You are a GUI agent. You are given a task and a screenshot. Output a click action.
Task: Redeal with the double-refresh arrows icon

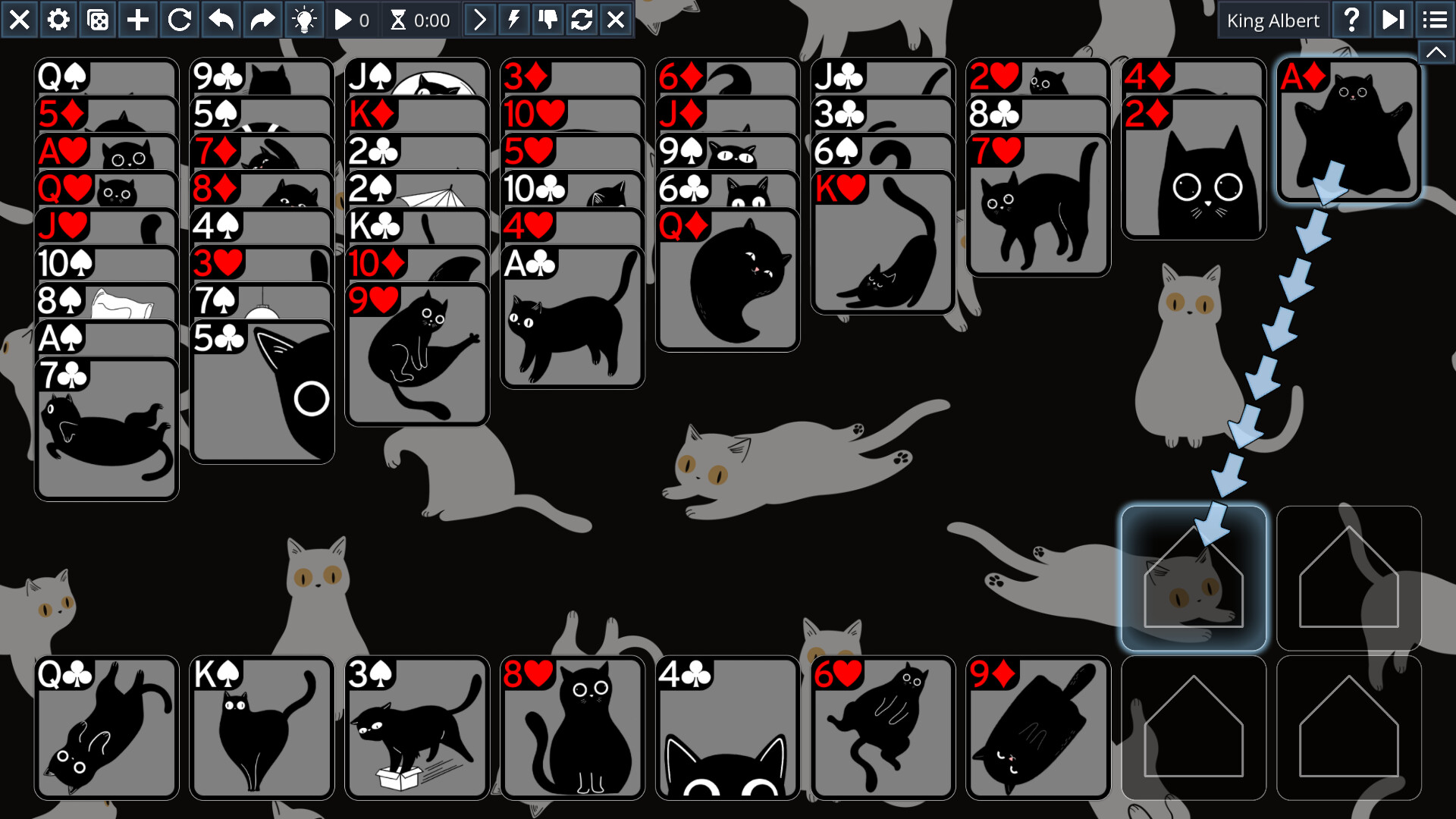582,20
